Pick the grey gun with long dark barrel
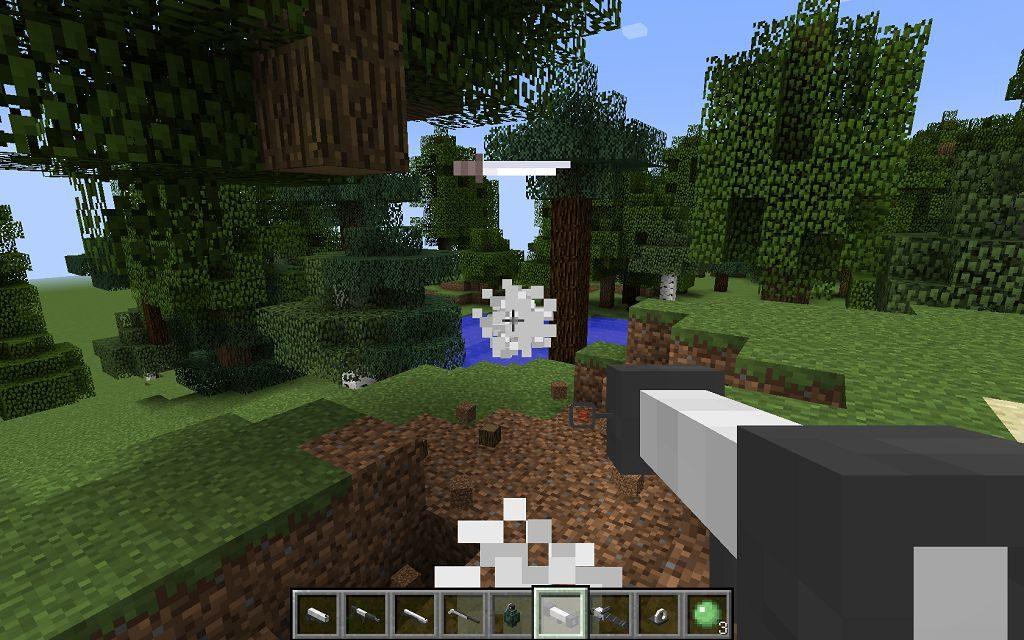The height and width of the screenshot is (640, 1024). pos(607,612)
